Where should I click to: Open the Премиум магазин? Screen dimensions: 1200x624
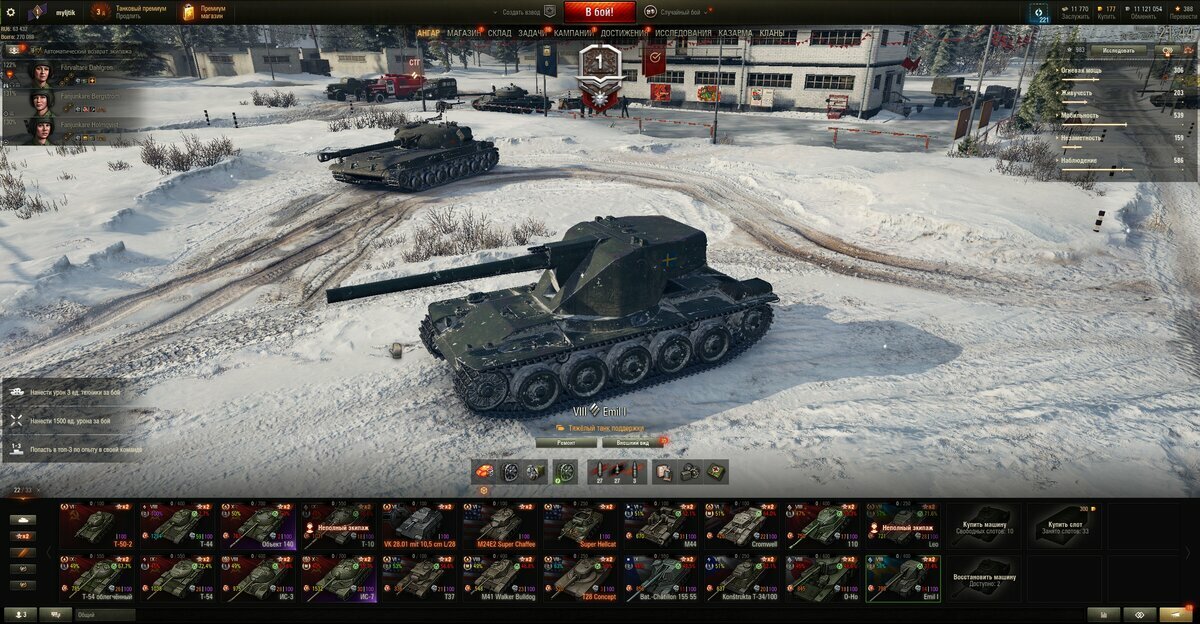point(205,12)
